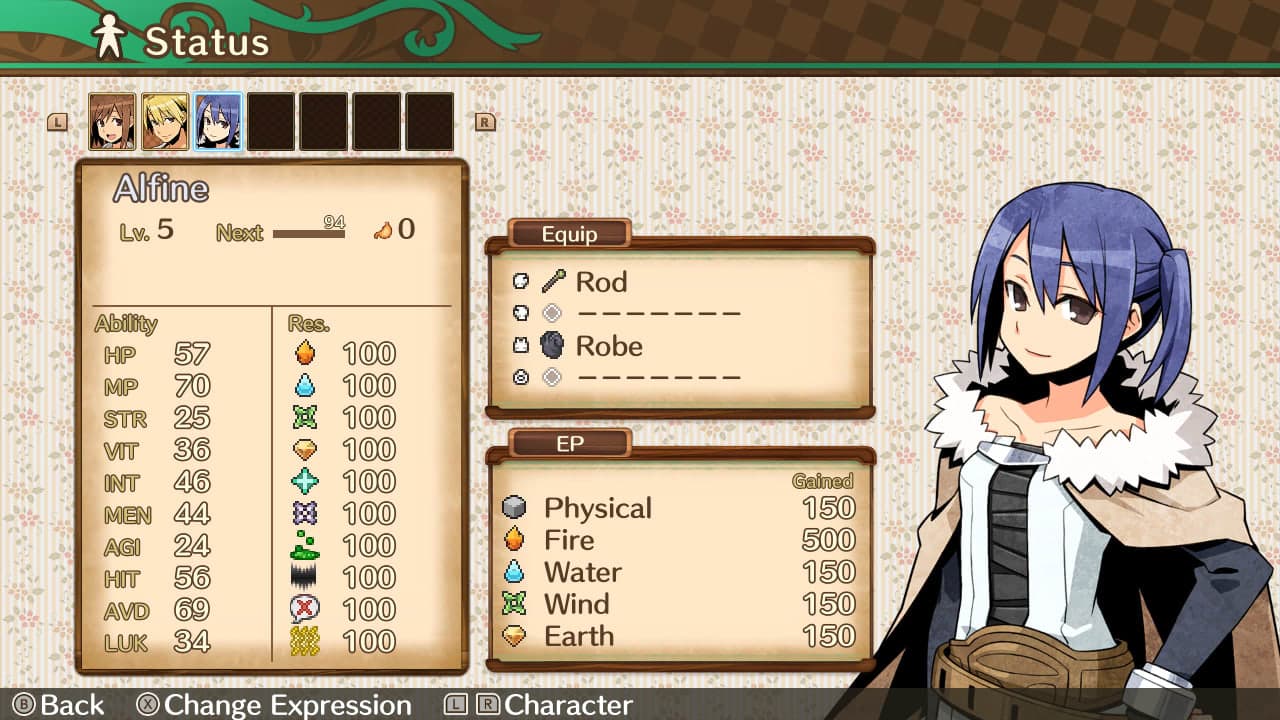
Task: Click the Rod weapon icon in Equip panel
Action: (553, 281)
